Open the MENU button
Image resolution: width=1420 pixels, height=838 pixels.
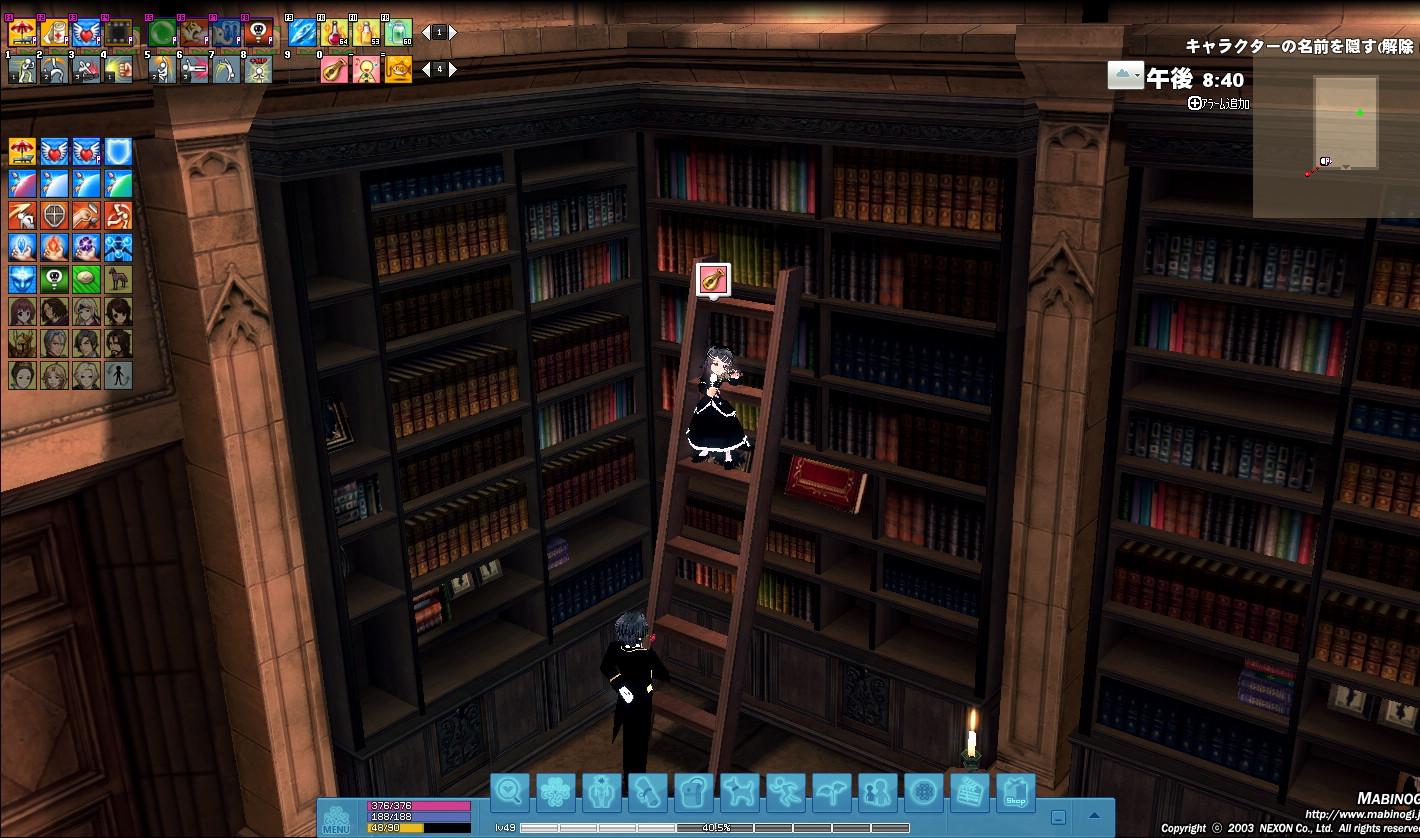[x=337, y=817]
